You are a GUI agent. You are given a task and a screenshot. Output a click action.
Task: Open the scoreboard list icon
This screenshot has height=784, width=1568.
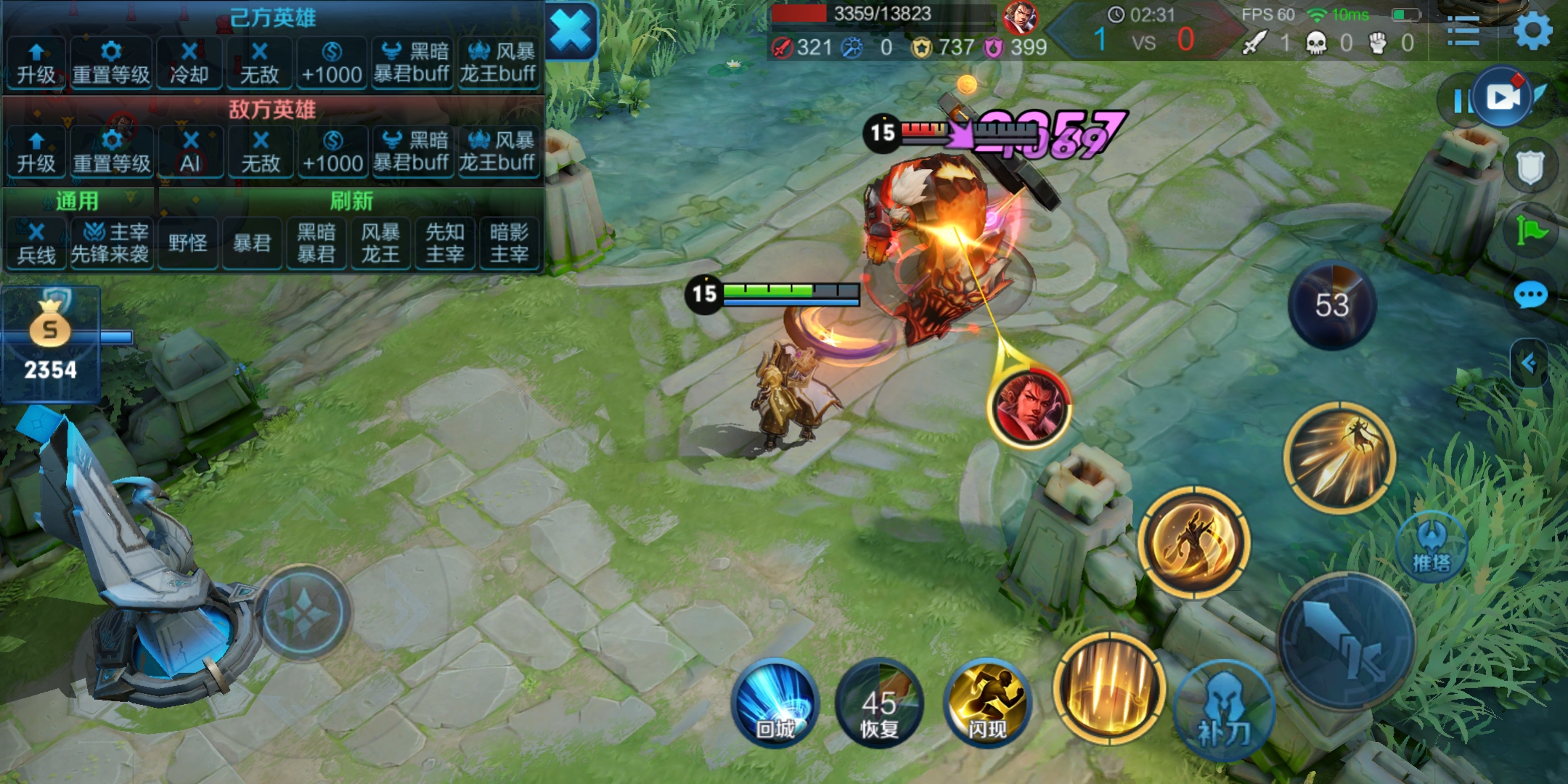pos(1463,32)
